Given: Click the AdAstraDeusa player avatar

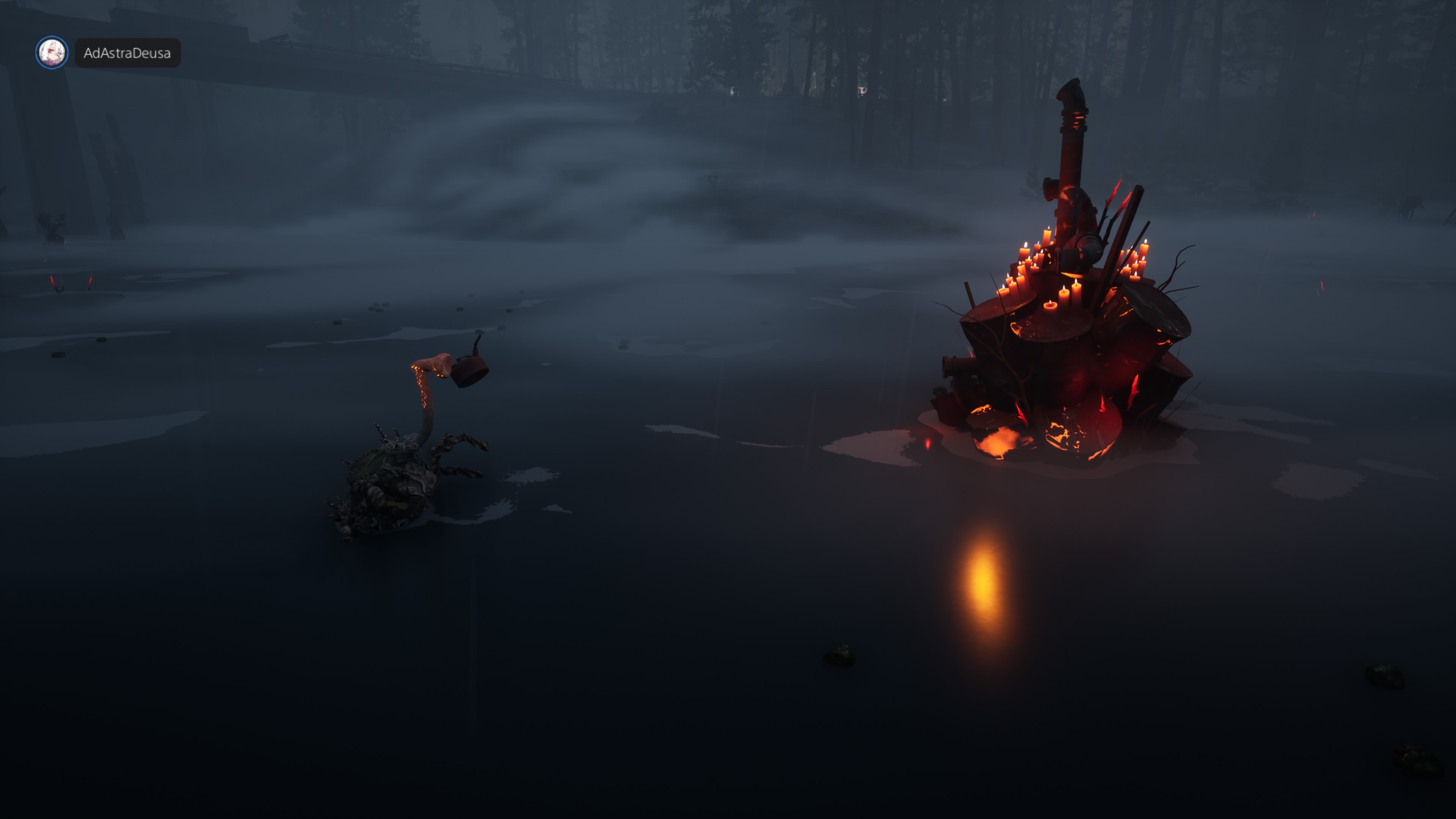Looking at the screenshot, I should 52,53.
